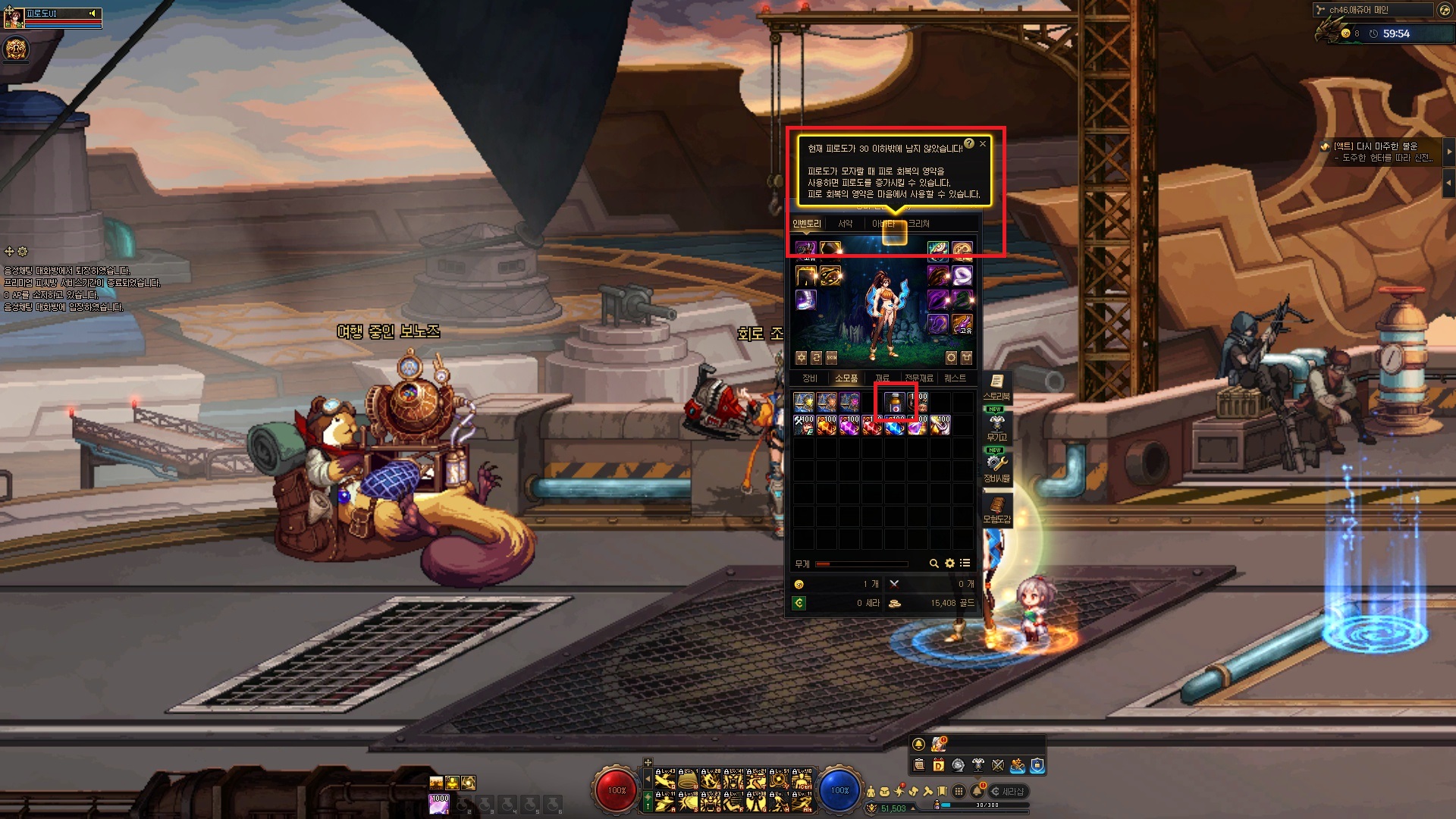Open the 스토리북 side button

click(996, 386)
